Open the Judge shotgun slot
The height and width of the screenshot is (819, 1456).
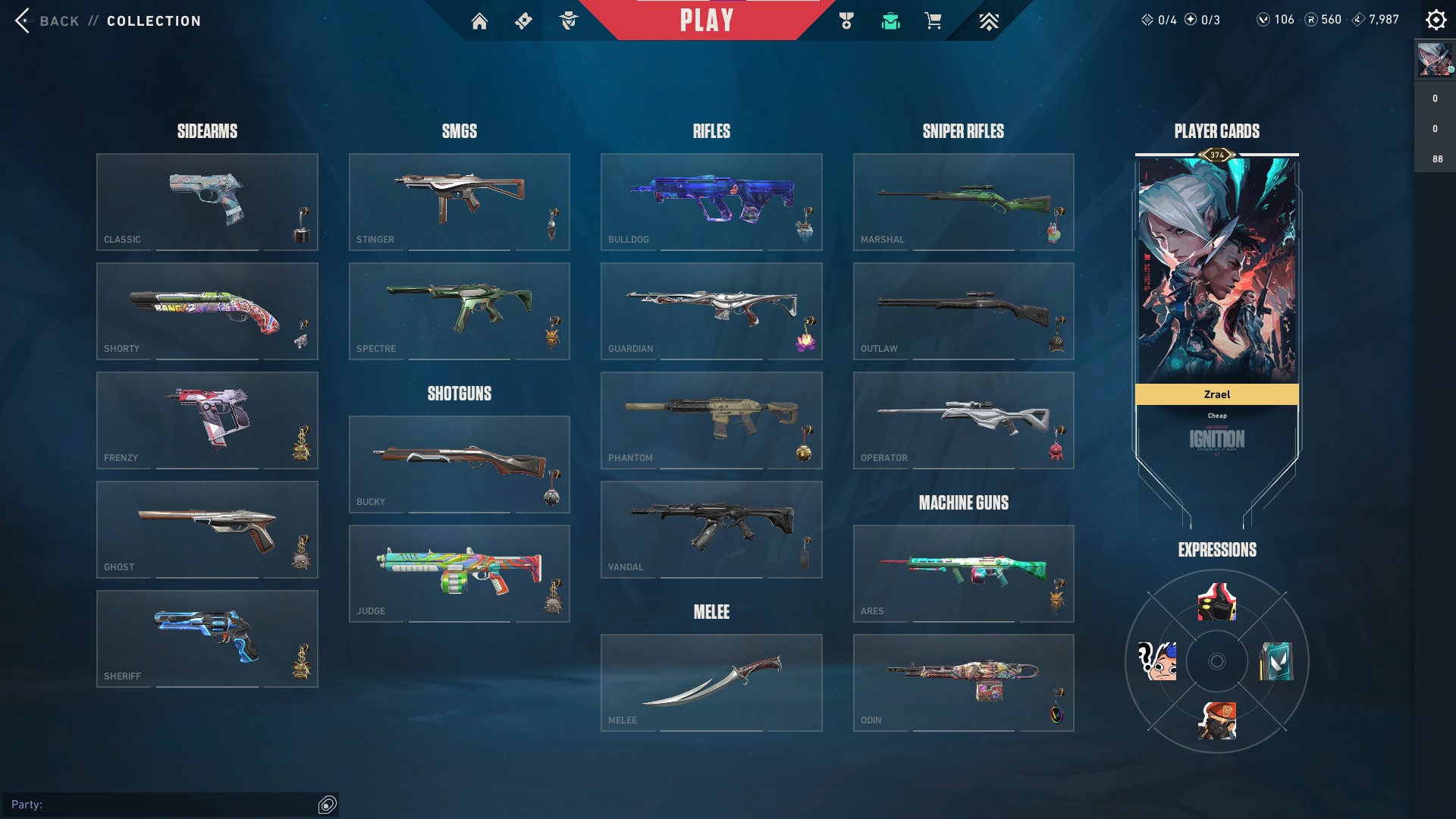[459, 573]
